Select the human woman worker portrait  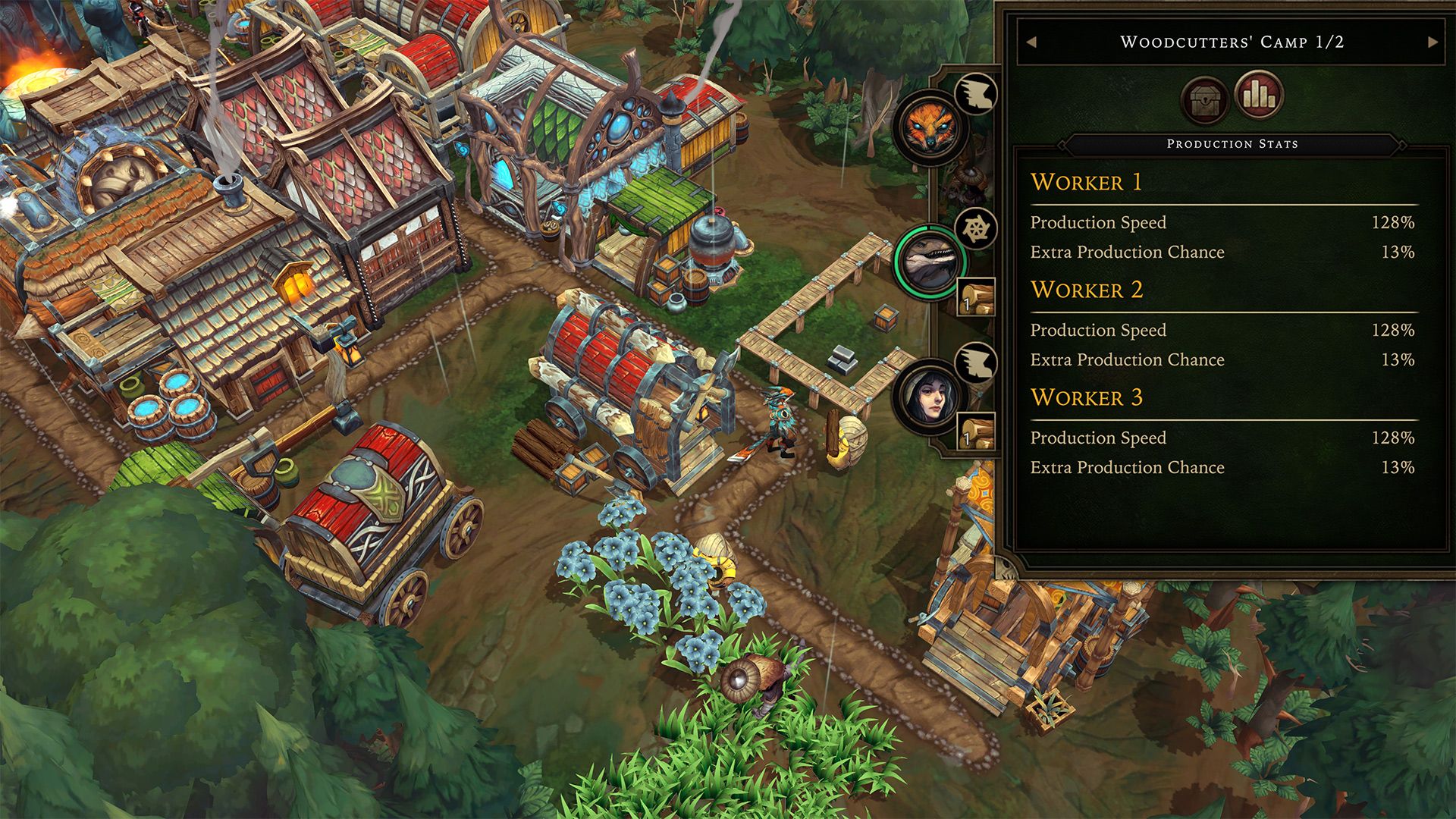(930, 397)
